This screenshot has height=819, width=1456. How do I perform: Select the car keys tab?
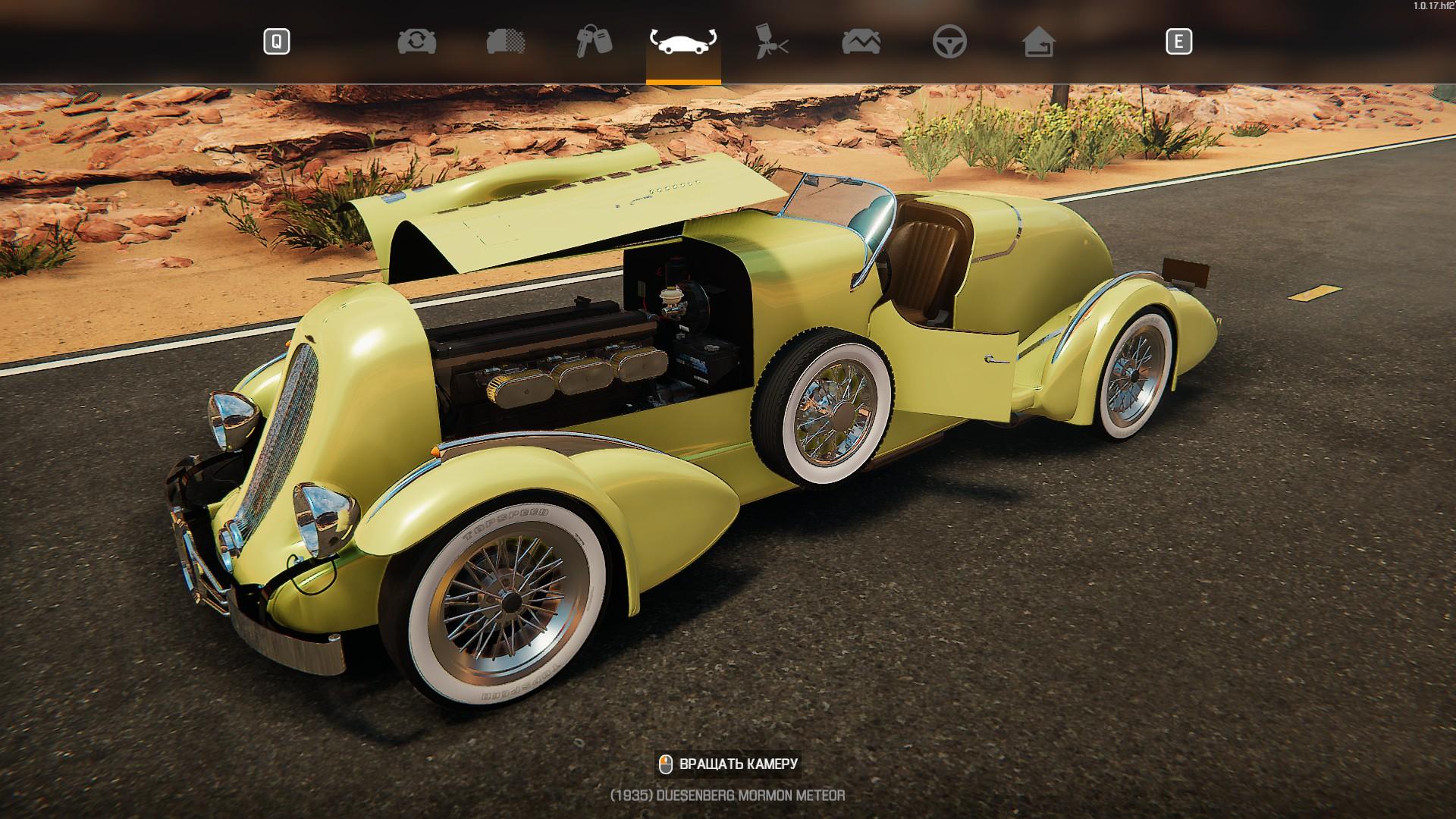pos(594,42)
